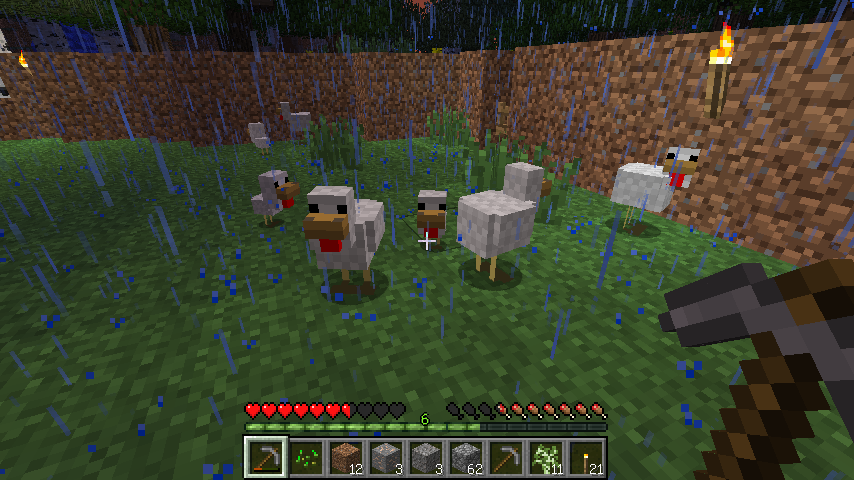Select the damaged pickaxe in the highlighted slot

click(x=266, y=457)
